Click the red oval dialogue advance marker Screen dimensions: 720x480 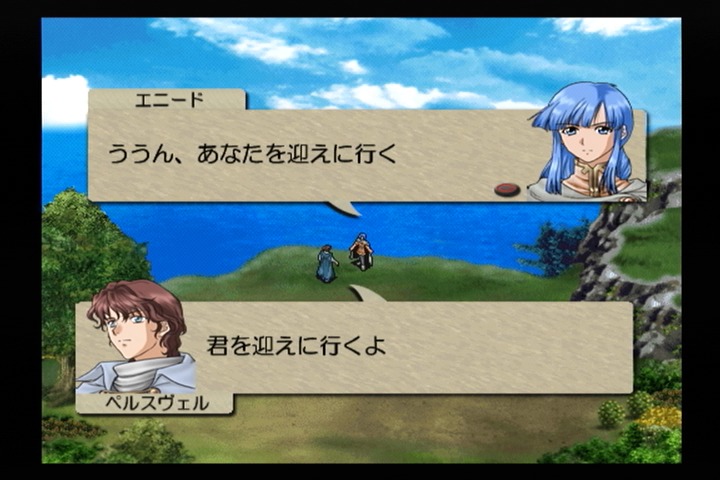coord(507,189)
